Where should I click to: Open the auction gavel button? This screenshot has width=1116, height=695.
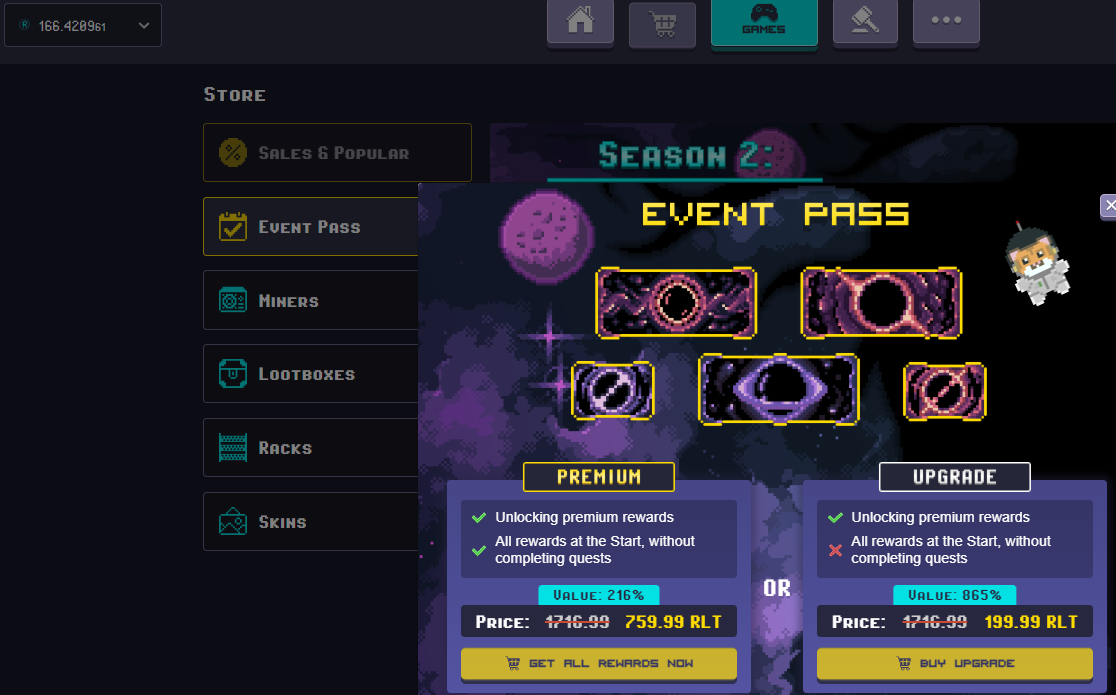pos(866,22)
